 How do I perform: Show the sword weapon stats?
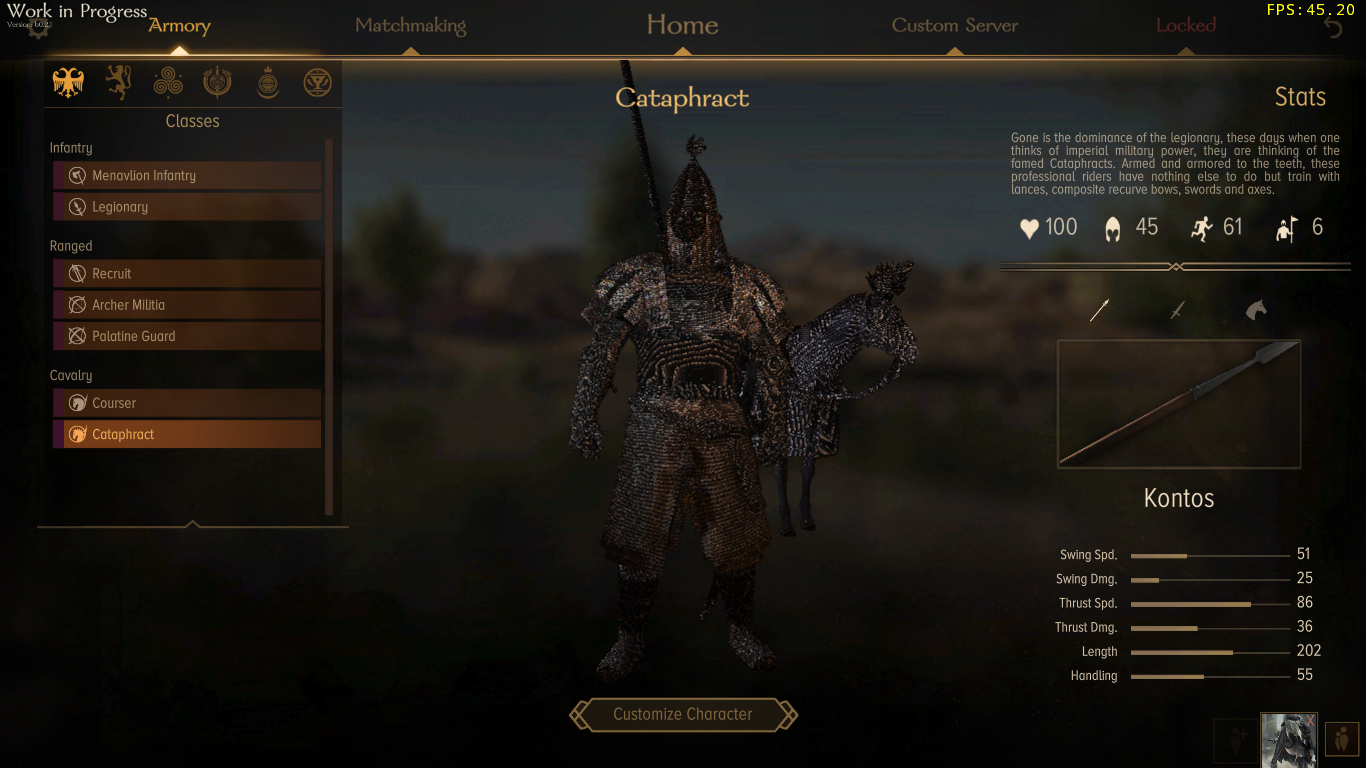[x=1177, y=311]
